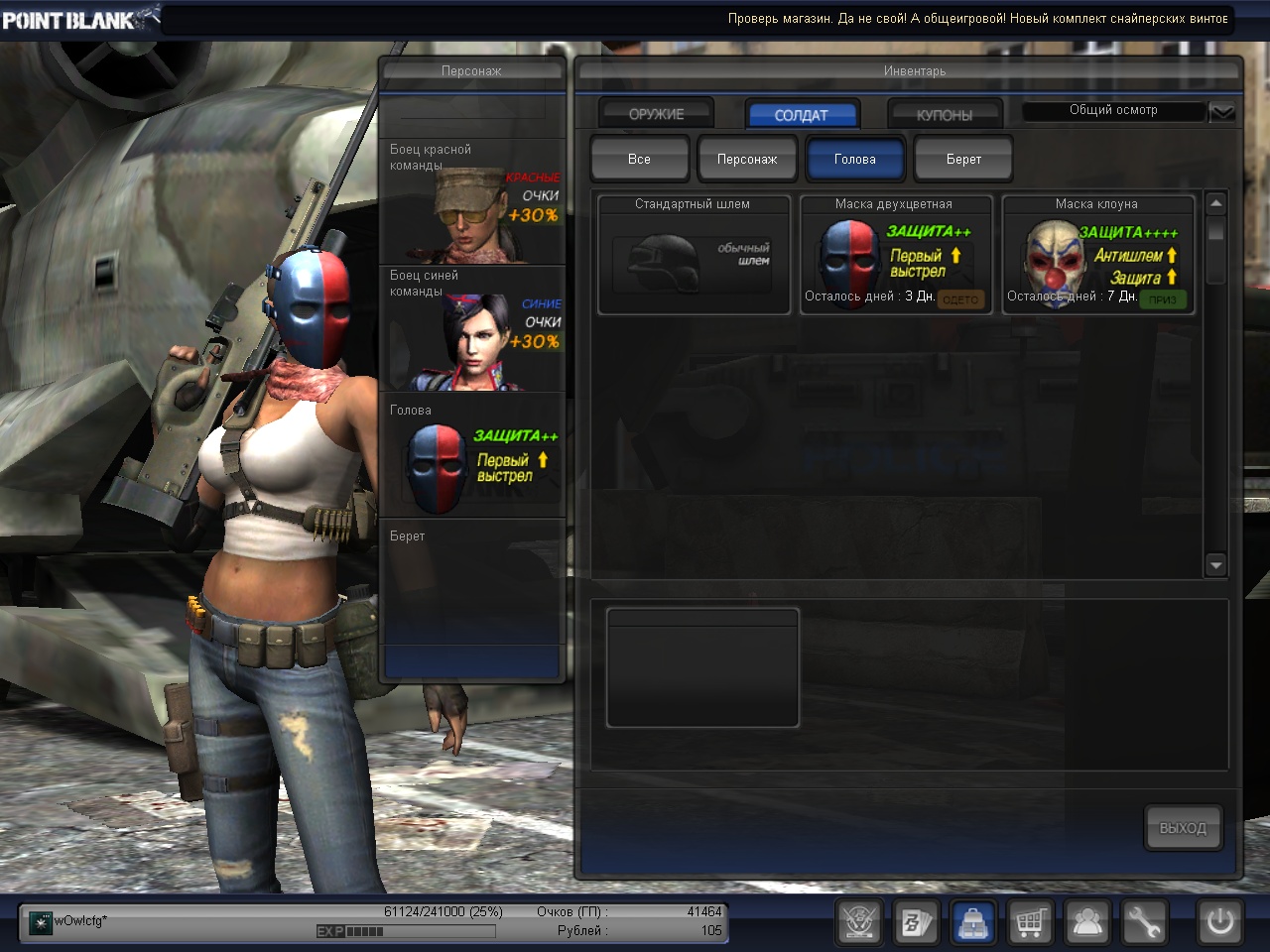This screenshot has height=952, width=1270.
Task: Open the shopping cart shop icon
Action: click(1030, 923)
